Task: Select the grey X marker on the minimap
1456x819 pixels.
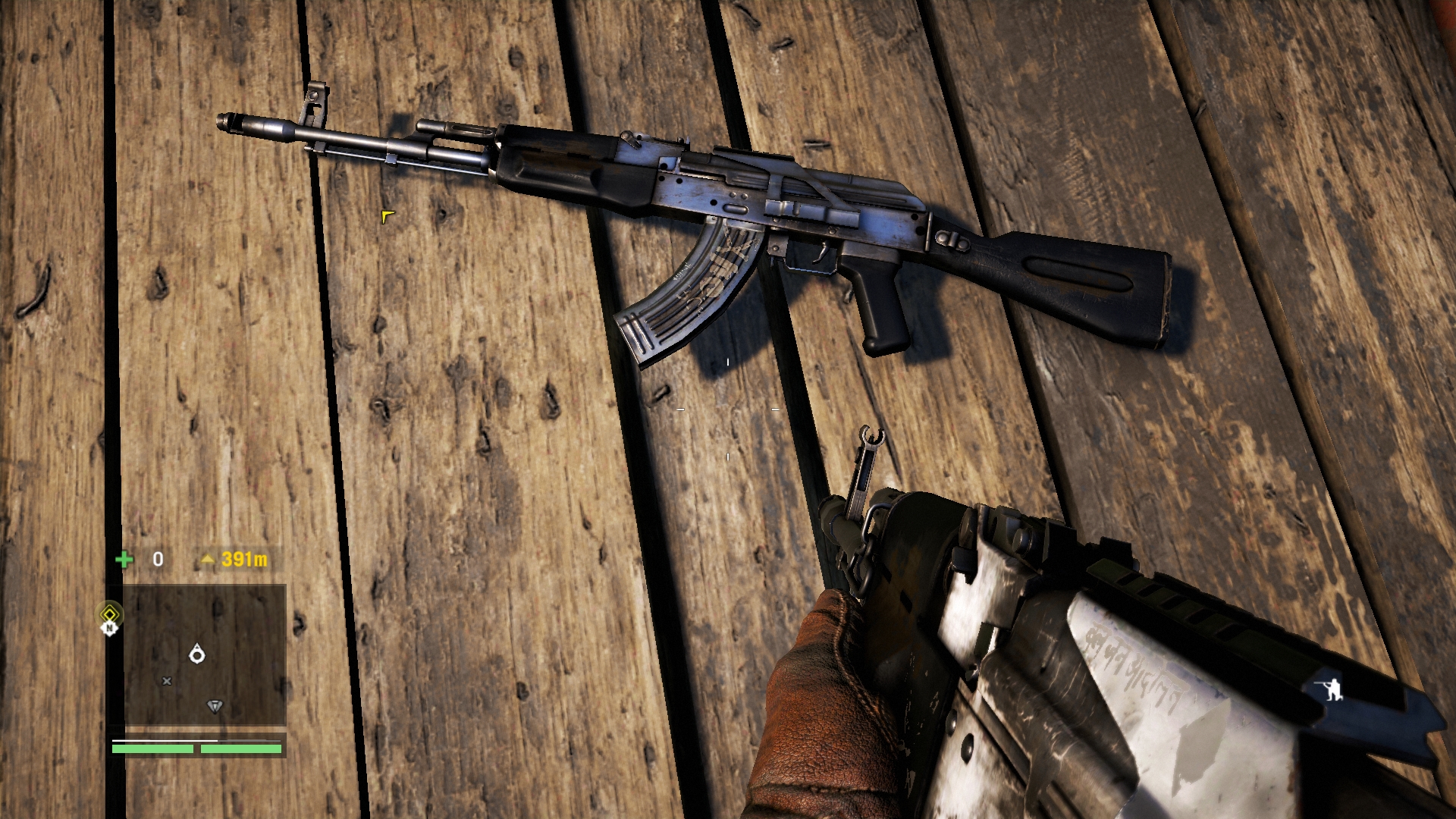Action: [167, 681]
